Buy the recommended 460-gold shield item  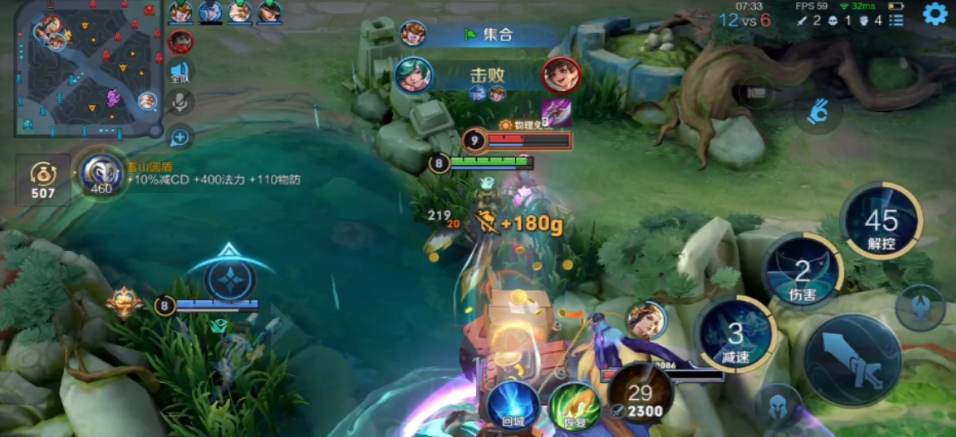coord(101,176)
